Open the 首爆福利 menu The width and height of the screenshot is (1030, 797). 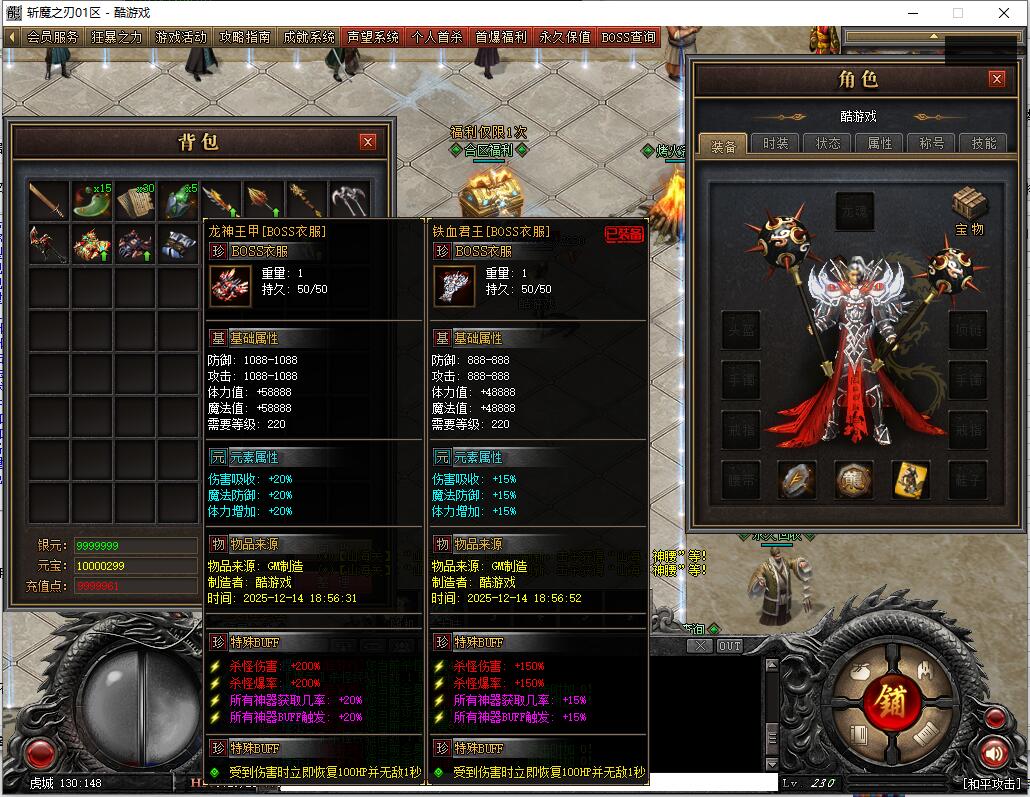501,37
